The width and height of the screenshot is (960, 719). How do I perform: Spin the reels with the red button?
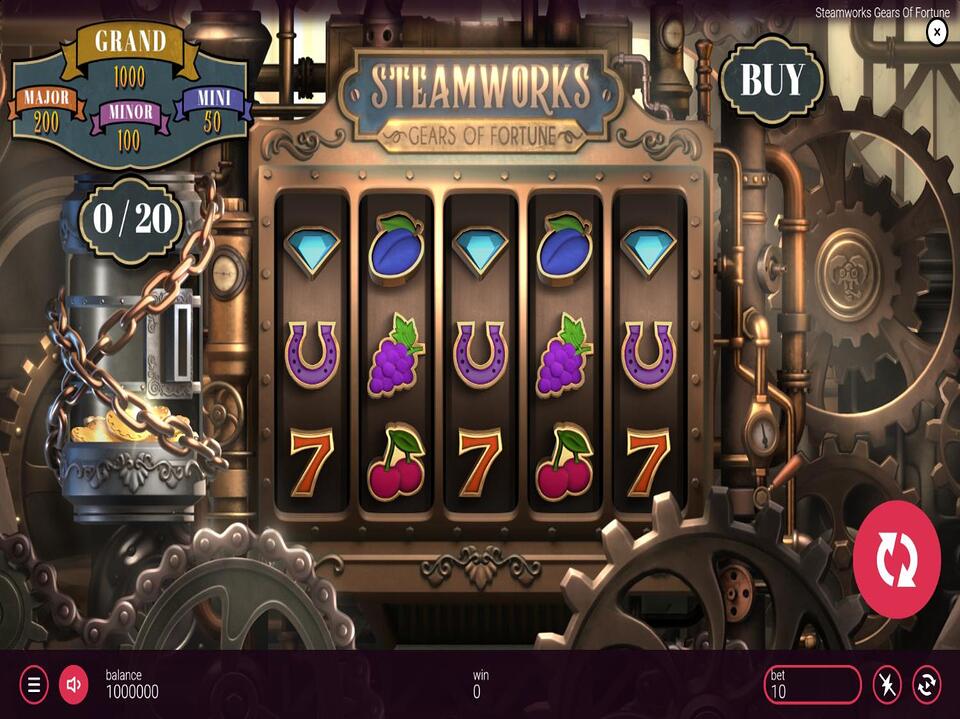point(896,560)
